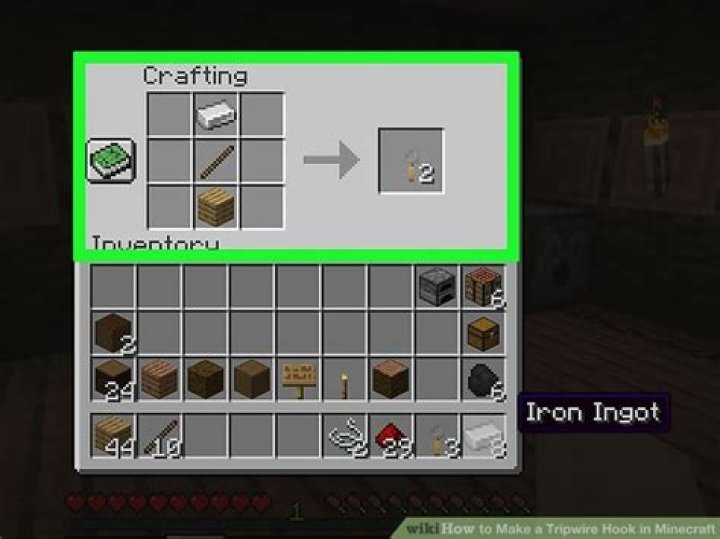Choose the hotbar stack of 44 planks
720x539 pixels.
(112, 436)
